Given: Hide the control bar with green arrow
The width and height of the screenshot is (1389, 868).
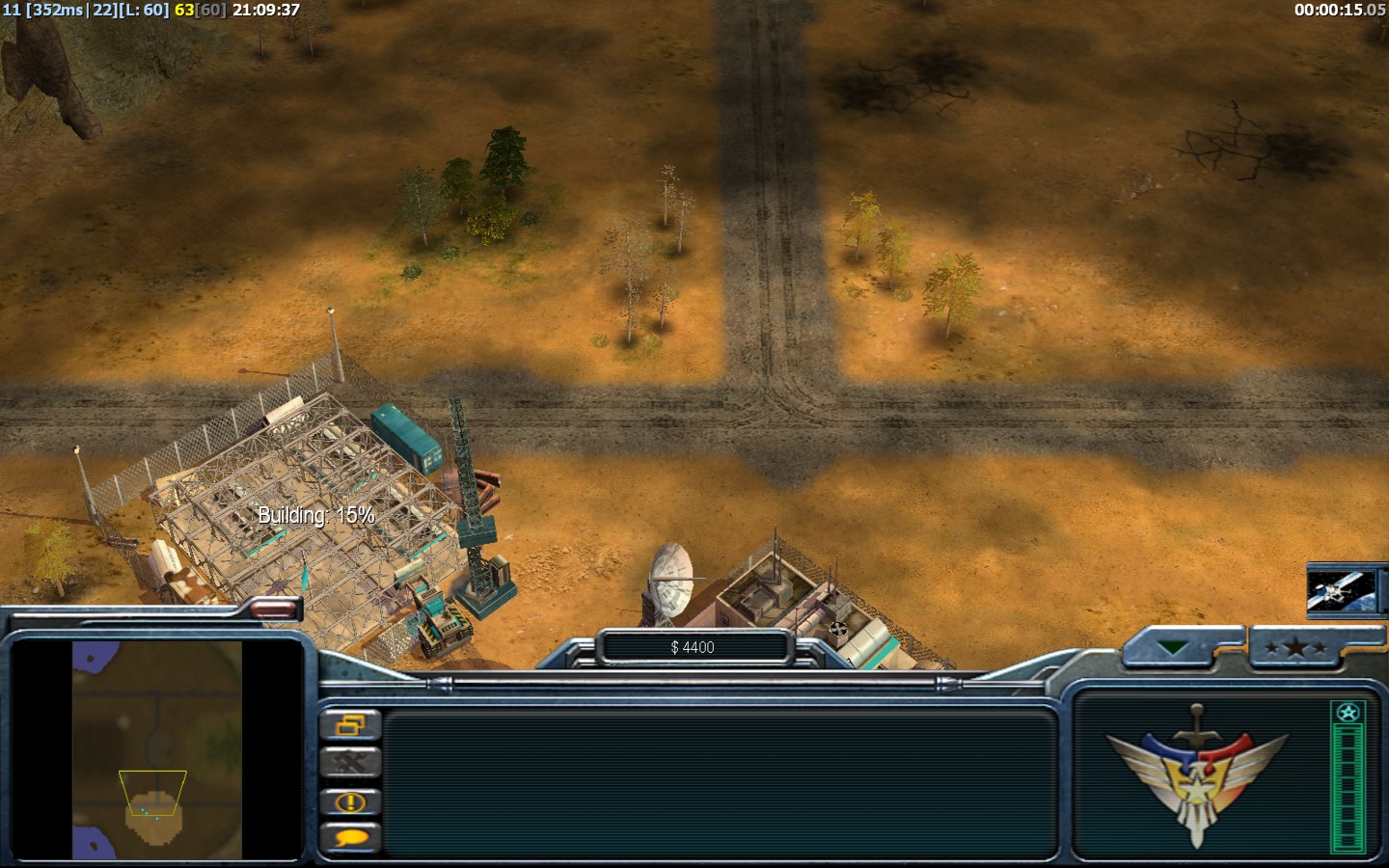Looking at the screenshot, I should (x=1175, y=648).
